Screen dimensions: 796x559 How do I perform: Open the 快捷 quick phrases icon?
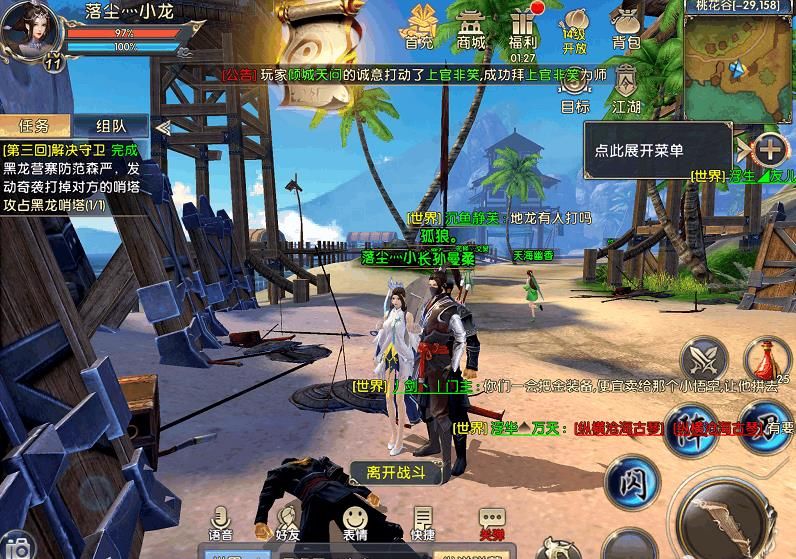pos(422,522)
